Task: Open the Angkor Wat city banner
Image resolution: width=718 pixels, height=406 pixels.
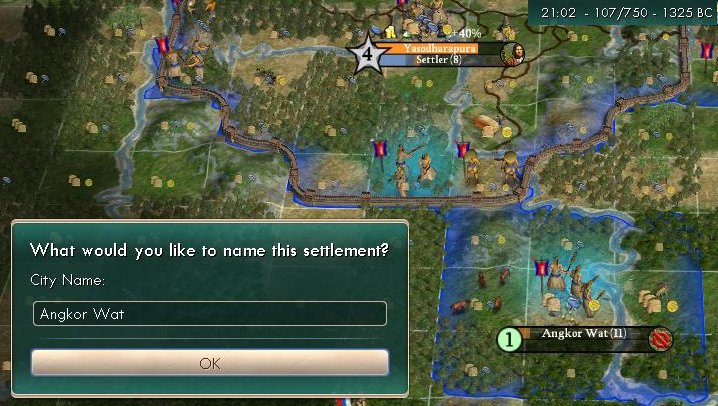Action: pos(584,333)
